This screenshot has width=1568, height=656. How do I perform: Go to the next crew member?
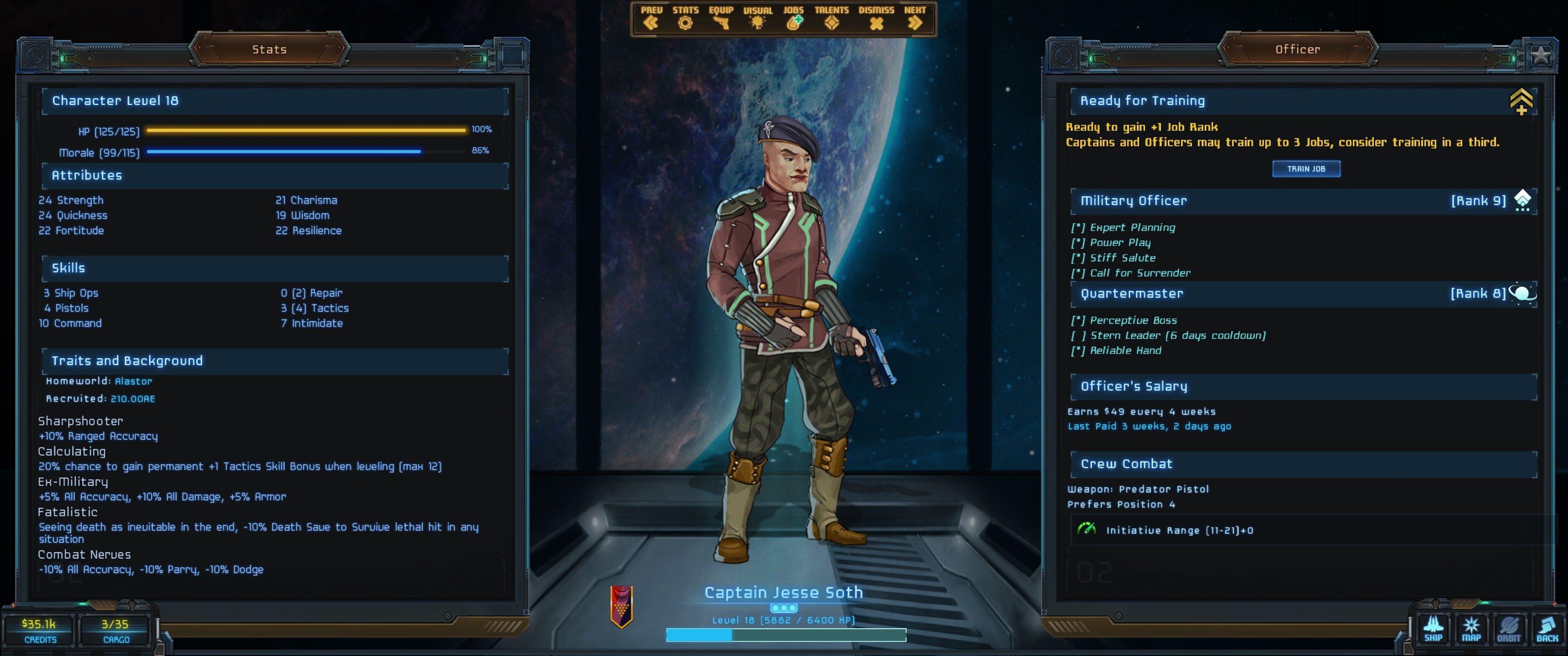(x=914, y=19)
